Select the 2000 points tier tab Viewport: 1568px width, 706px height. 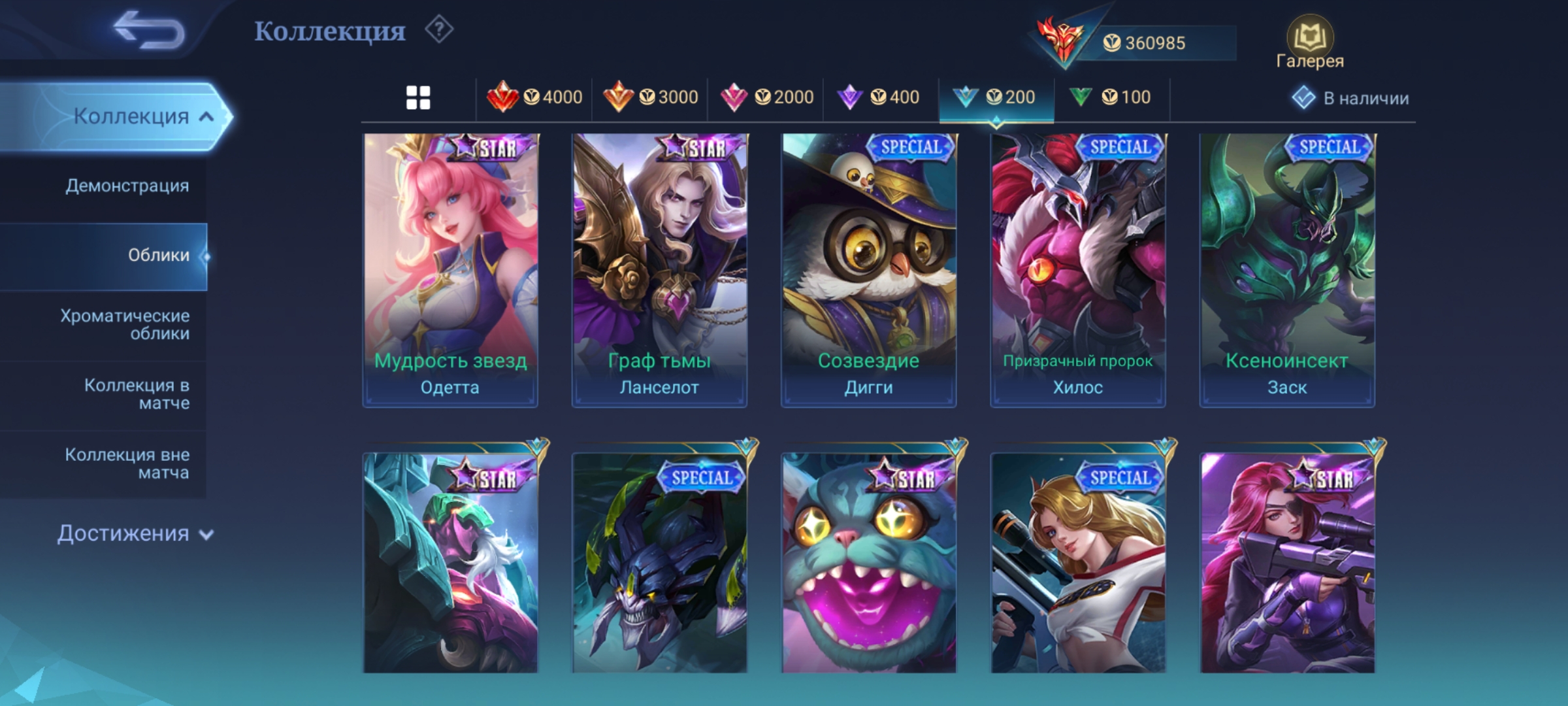[x=766, y=98]
